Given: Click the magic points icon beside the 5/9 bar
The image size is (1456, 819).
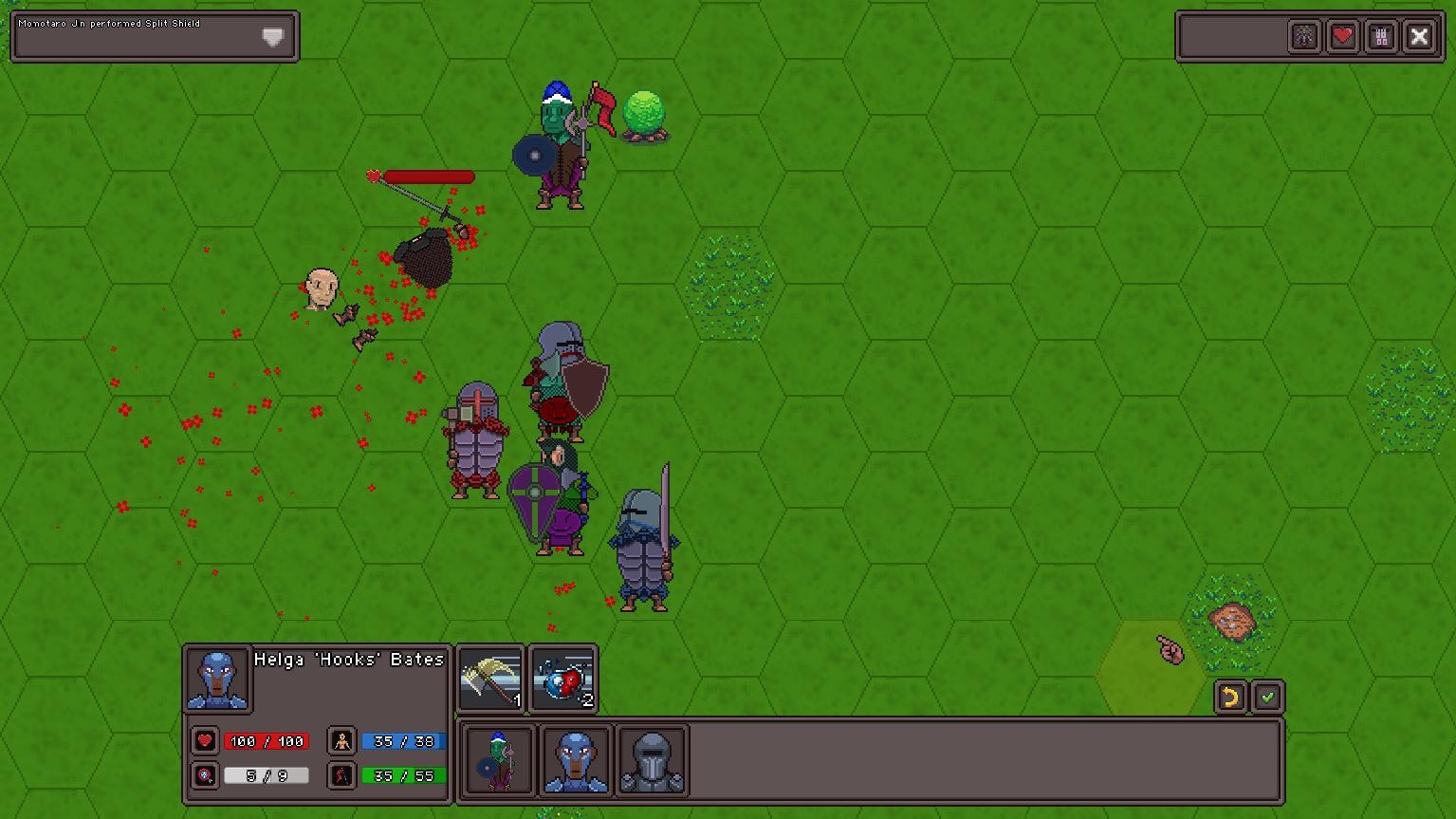Looking at the screenshot, I should pyautogui.click(x=205, y=775).
